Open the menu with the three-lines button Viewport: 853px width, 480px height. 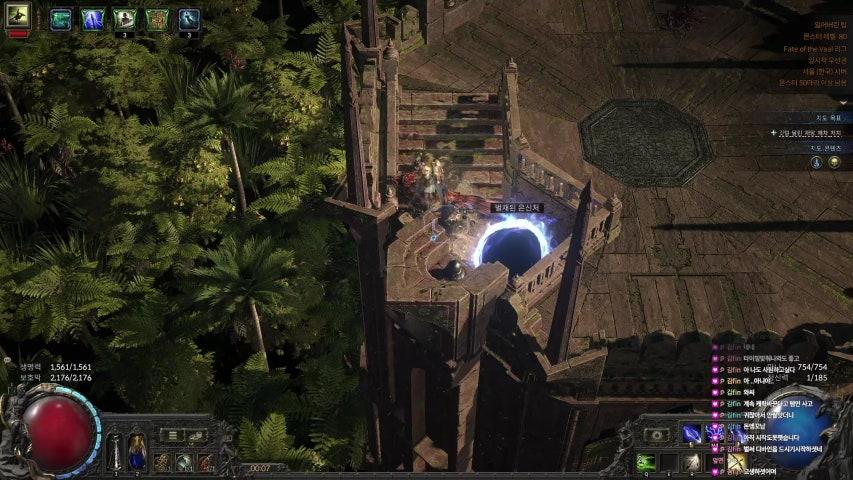[x=173, y=435]
